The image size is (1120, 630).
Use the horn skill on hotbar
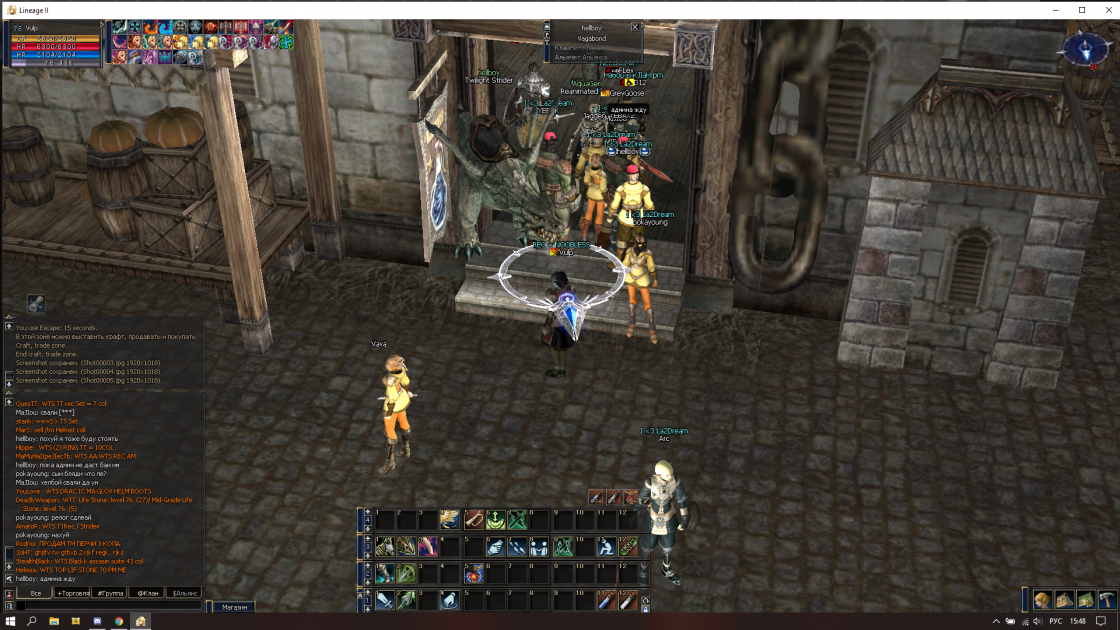tap(473, 520)
